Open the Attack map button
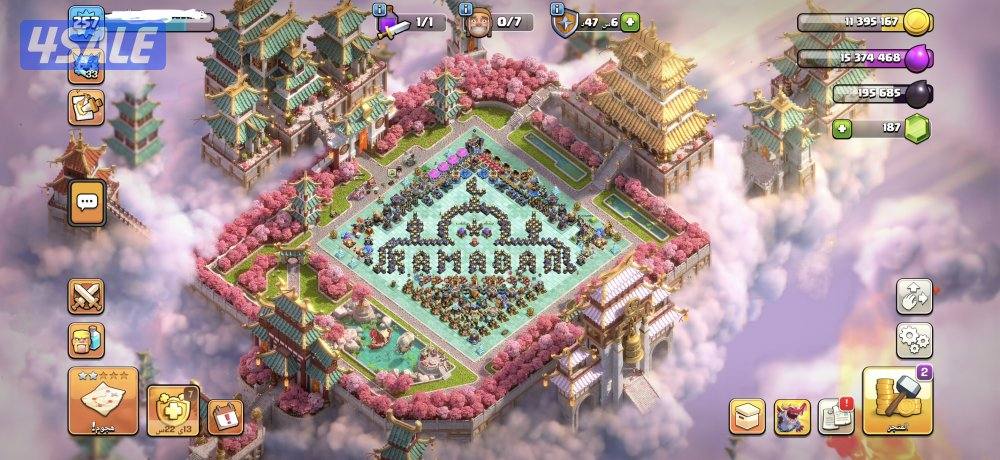Image resolution: width=1000 pixels, height=460 pixels. tap(102, 400)
